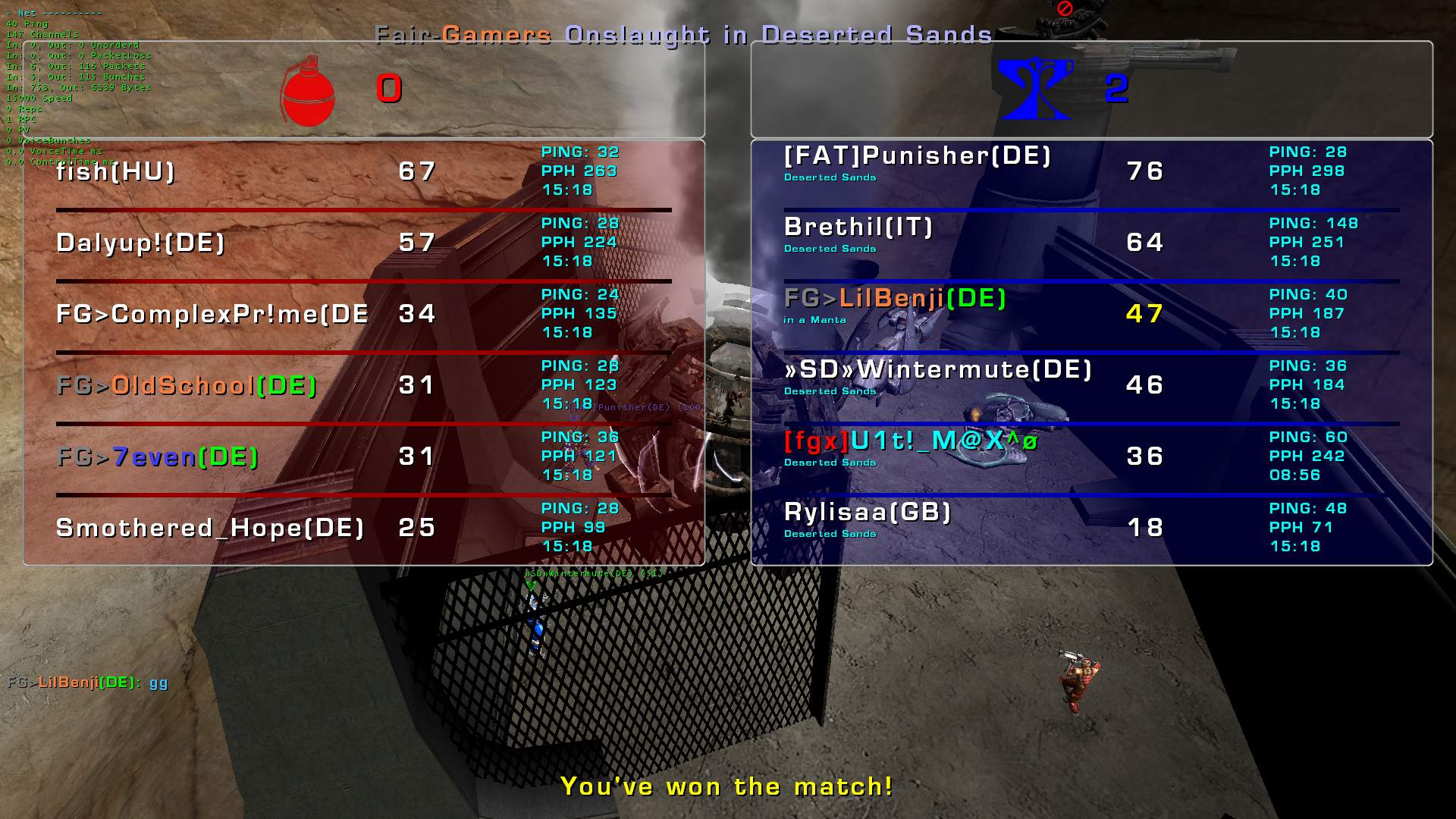1456x819 pixels.
Task: Select »SD»Wintermute(DE) player entry
Action: [938, 370]
